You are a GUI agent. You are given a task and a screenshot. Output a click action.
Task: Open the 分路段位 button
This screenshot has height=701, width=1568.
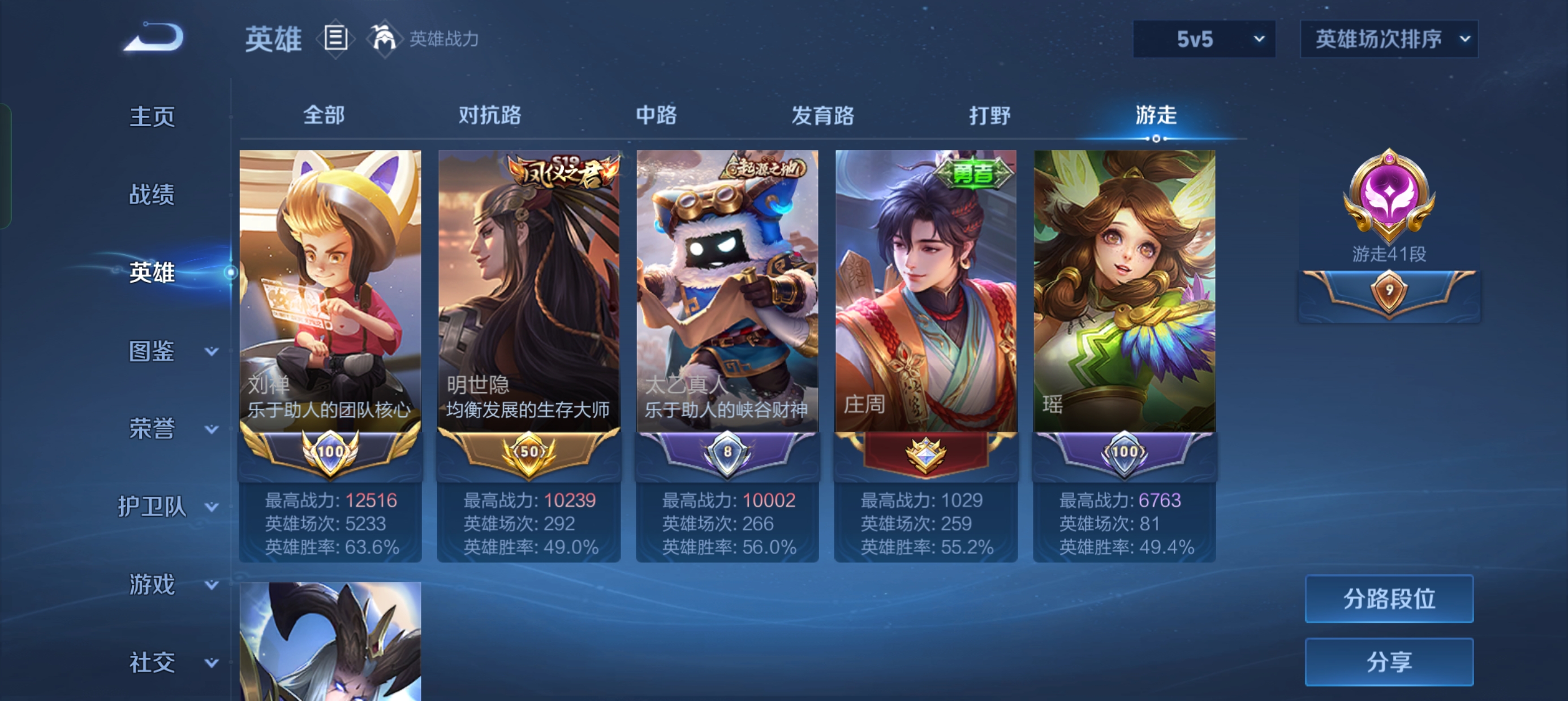pos(1389,599)
